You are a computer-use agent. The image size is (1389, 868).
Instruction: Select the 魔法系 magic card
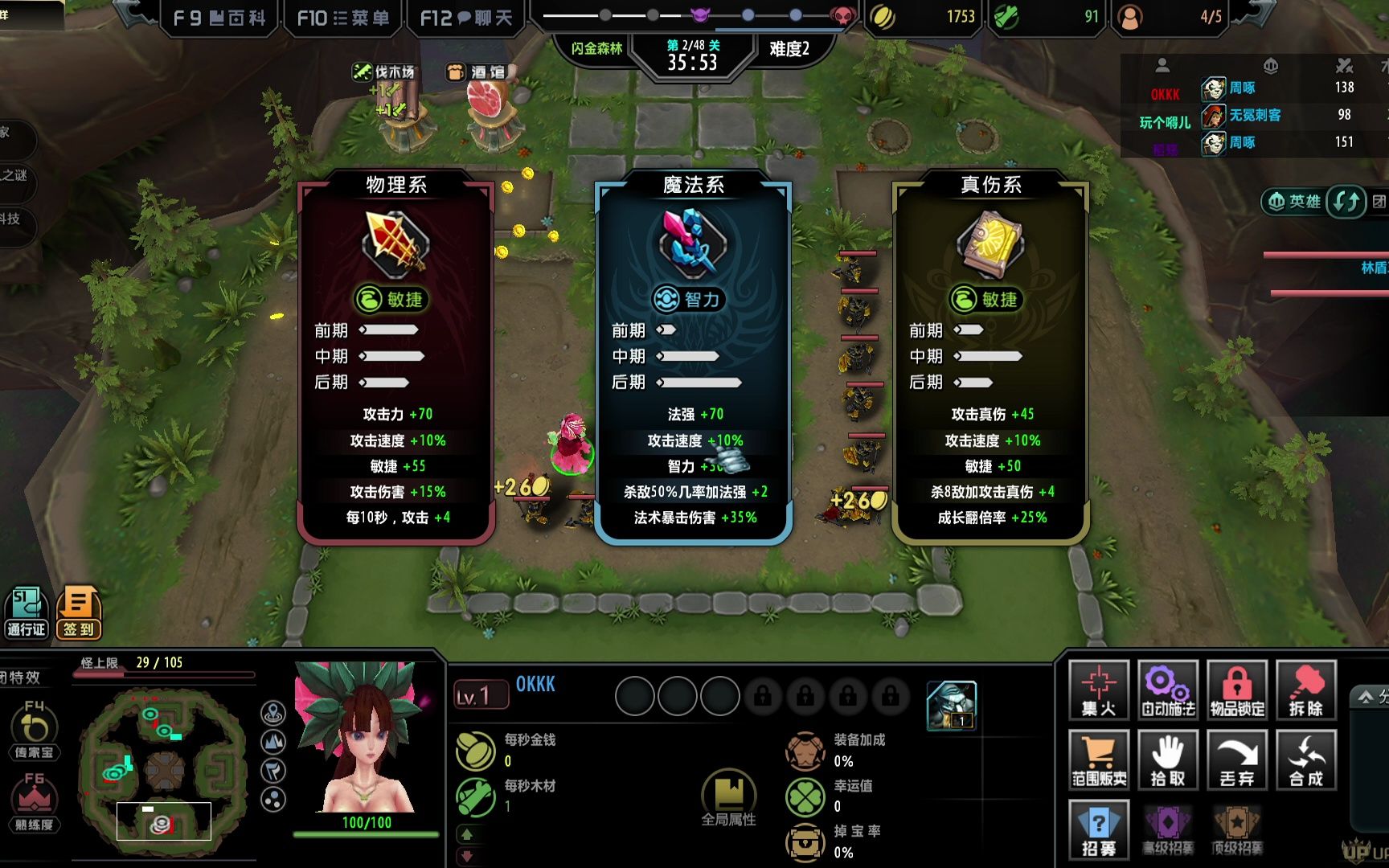693,358
